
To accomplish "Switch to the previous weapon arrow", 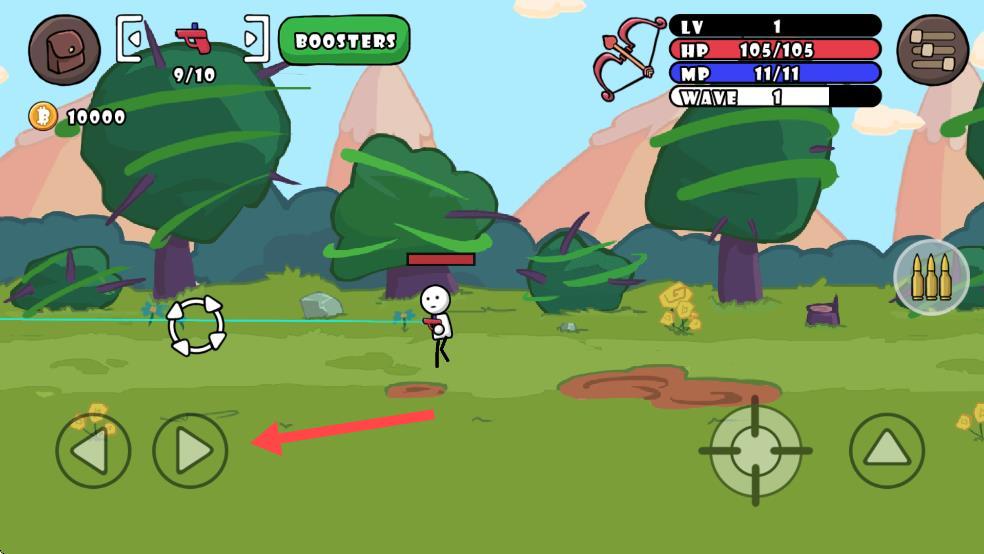I will [131, 40].
